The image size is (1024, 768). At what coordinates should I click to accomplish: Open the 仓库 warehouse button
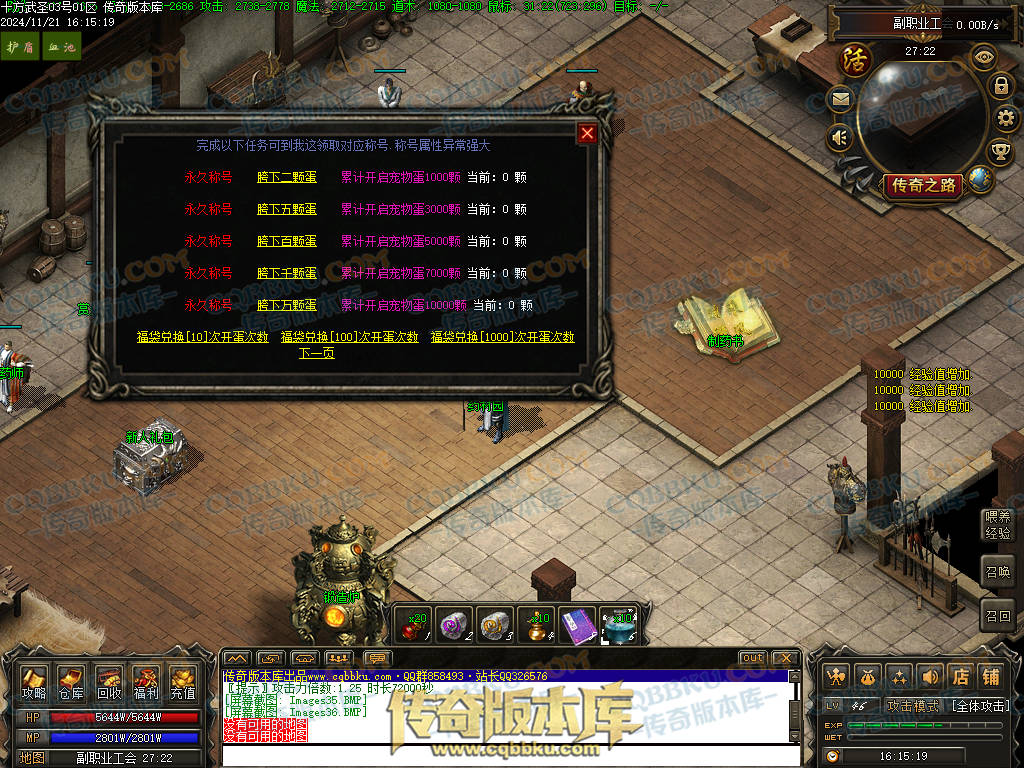(71, 683)
